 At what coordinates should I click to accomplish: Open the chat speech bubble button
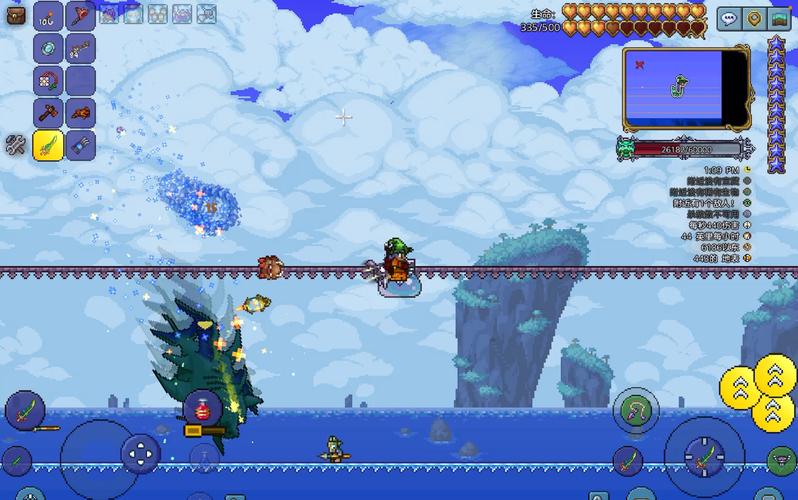pyautogui.click(x=727, y=19)
